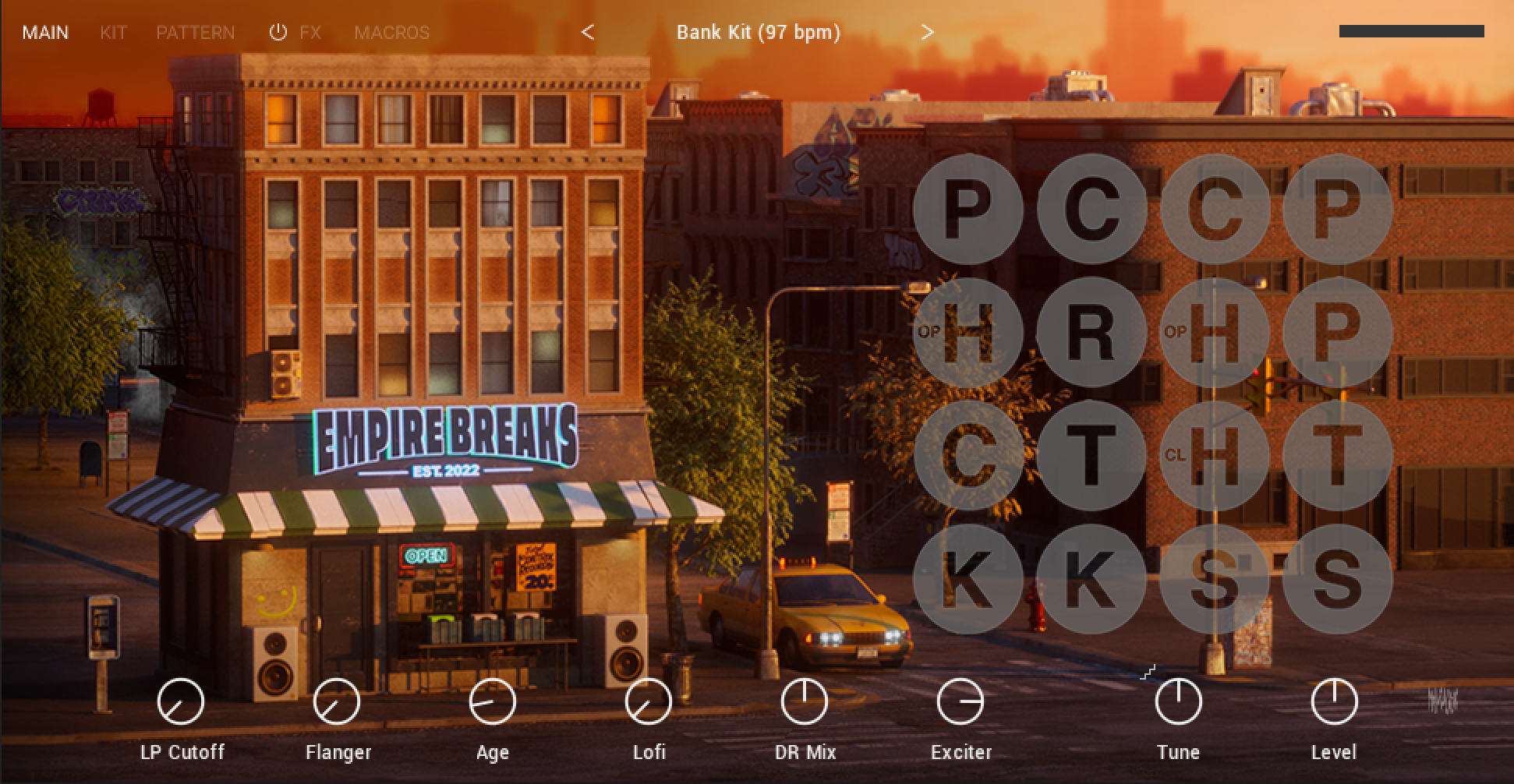Load the next kit with right arrow
1514x784 pixels.
coord(927,32)
